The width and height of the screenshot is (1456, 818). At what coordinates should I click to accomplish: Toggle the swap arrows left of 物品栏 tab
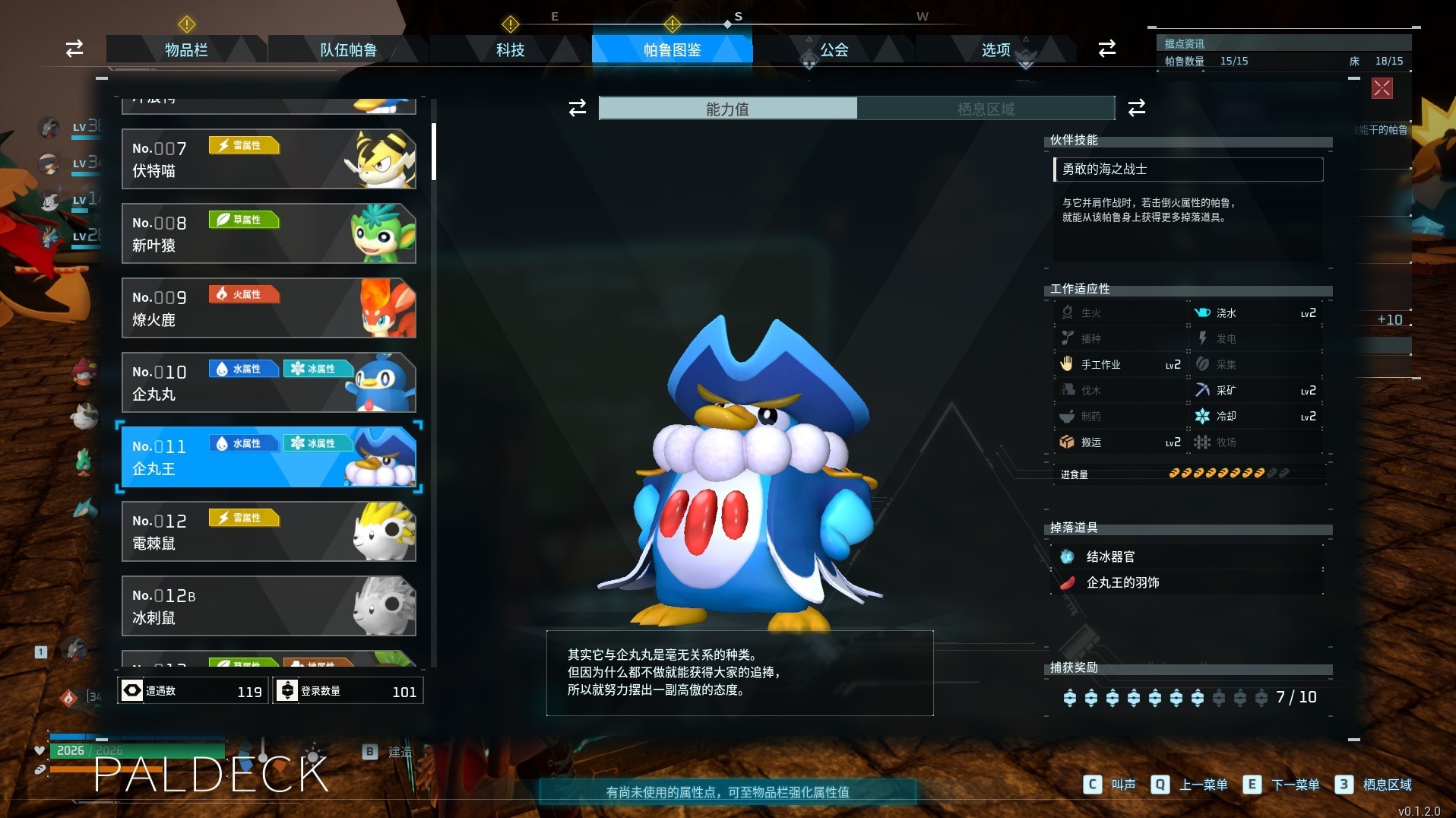pos(73,49)
